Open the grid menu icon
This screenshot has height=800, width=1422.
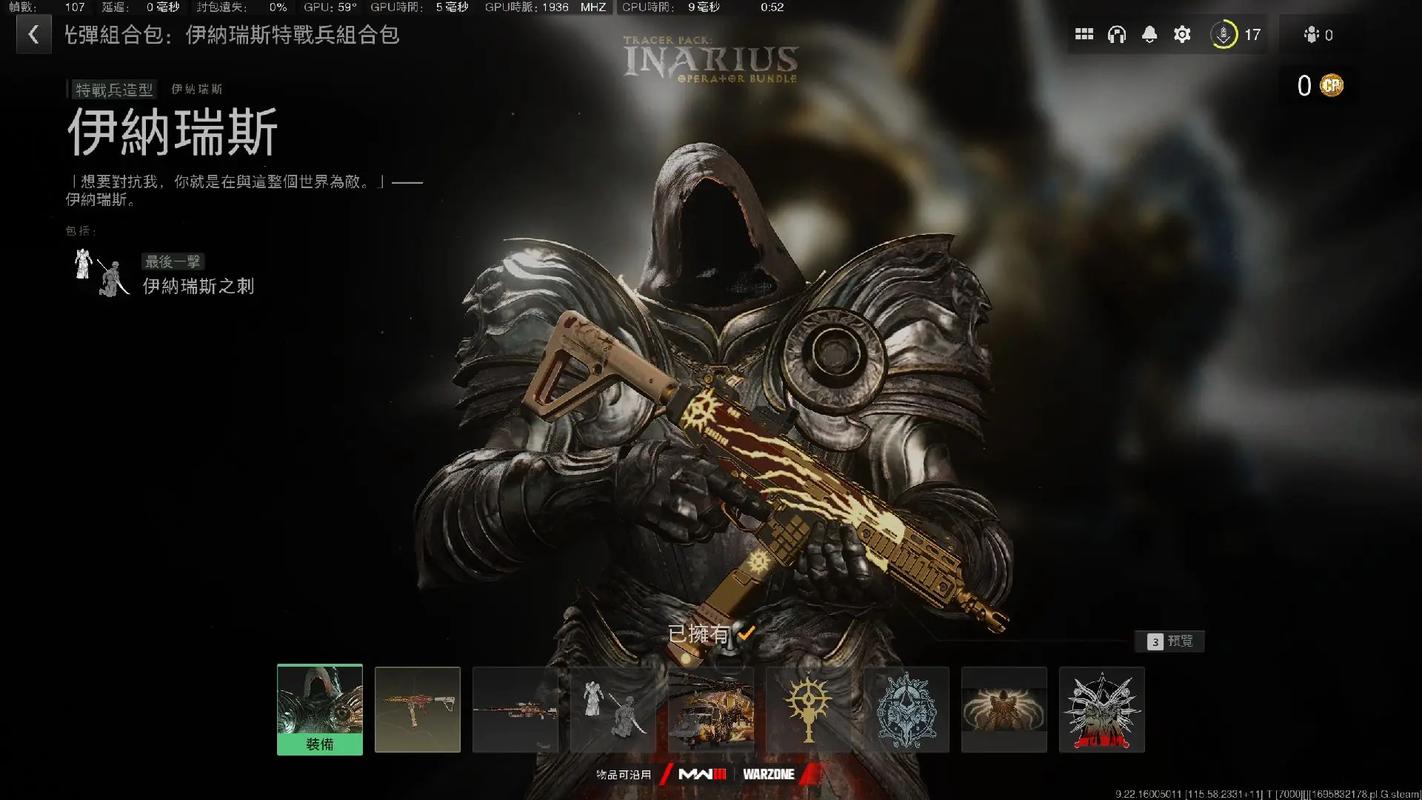tap(1084, 35)
